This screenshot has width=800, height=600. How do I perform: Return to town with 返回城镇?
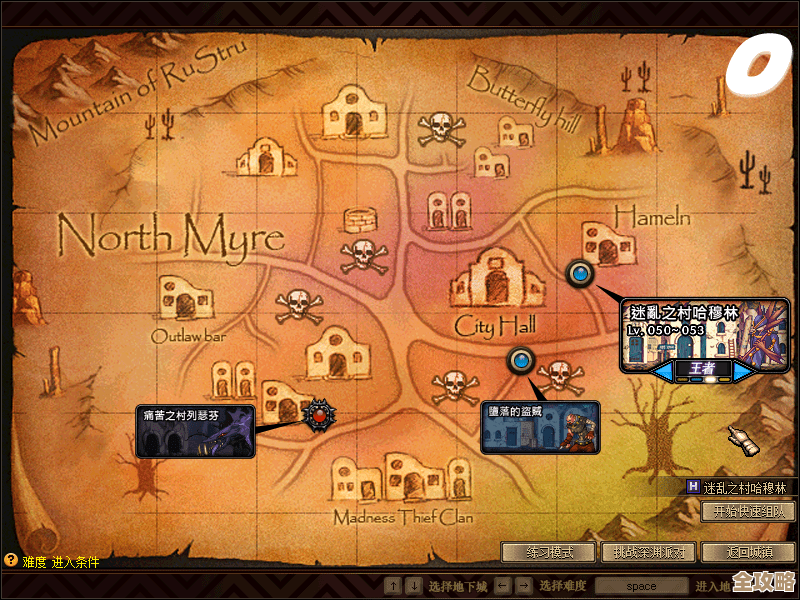pyautogui.click(x=748, y=552)
